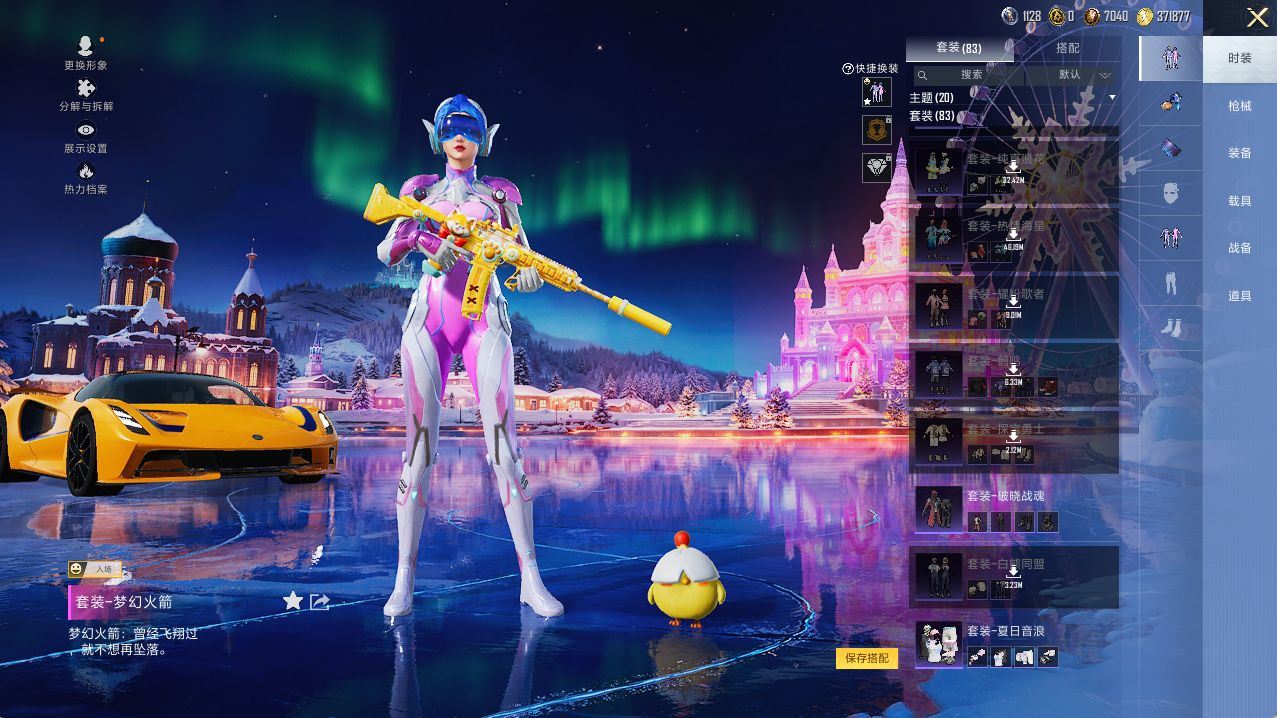Screen dimensions: 1277x718
Task: Switch to the 搭配 tab
Action: coord(1067,48)
